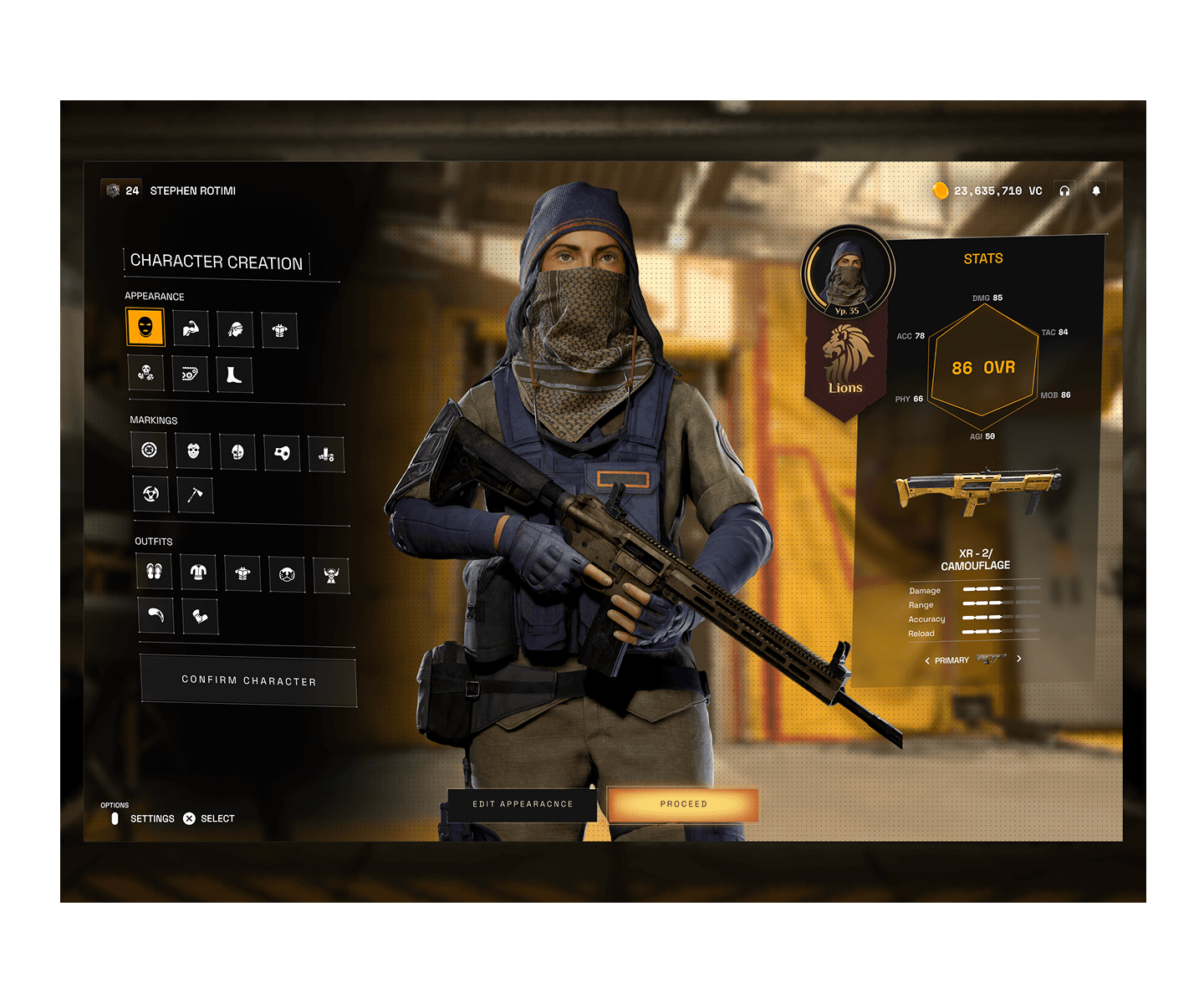This screenshot has width=1204, height=1003.
Task: Choose the flip-flops outfit
Action: [154, 571]
